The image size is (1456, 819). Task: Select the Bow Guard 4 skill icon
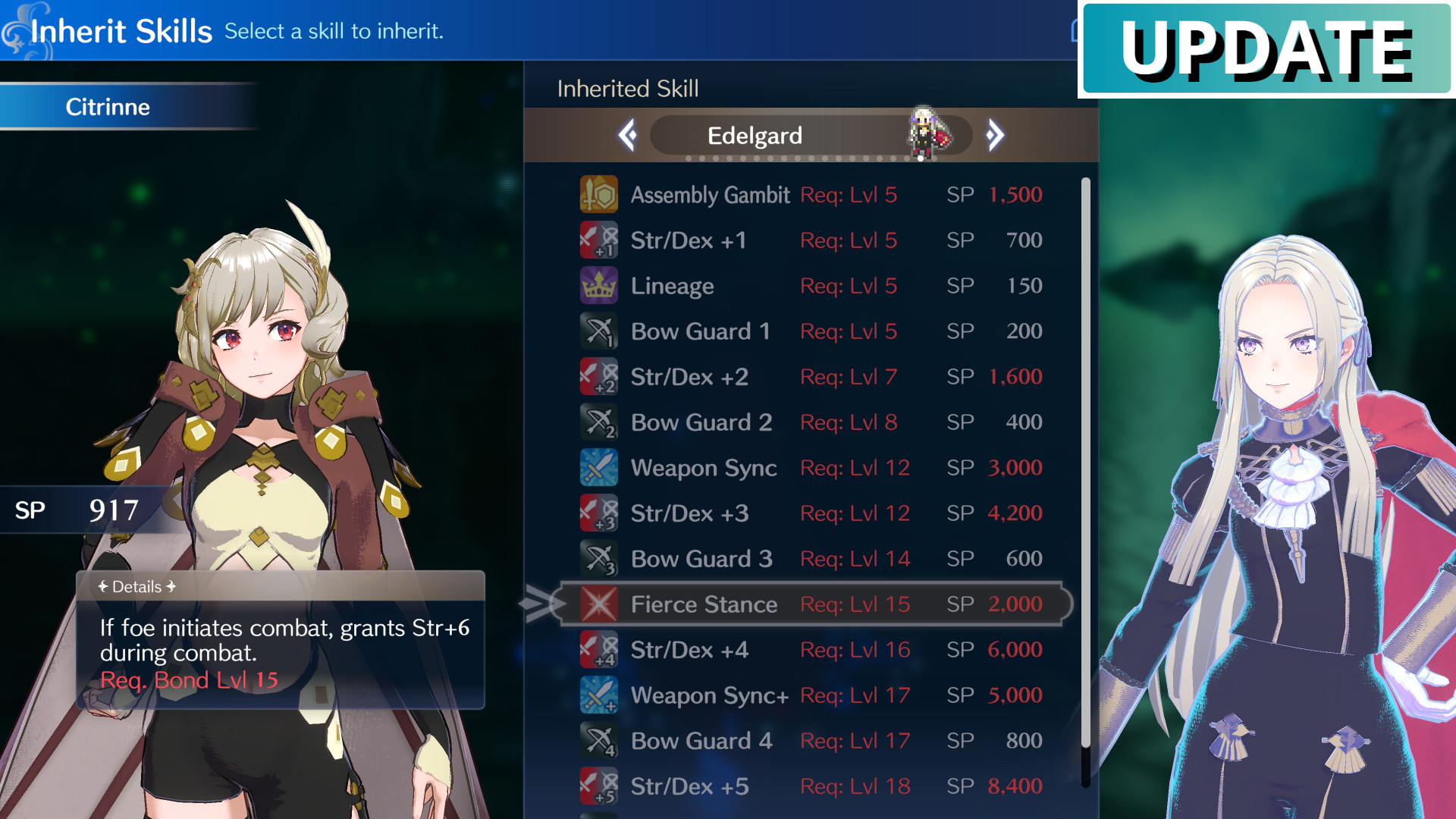[599, 741]
